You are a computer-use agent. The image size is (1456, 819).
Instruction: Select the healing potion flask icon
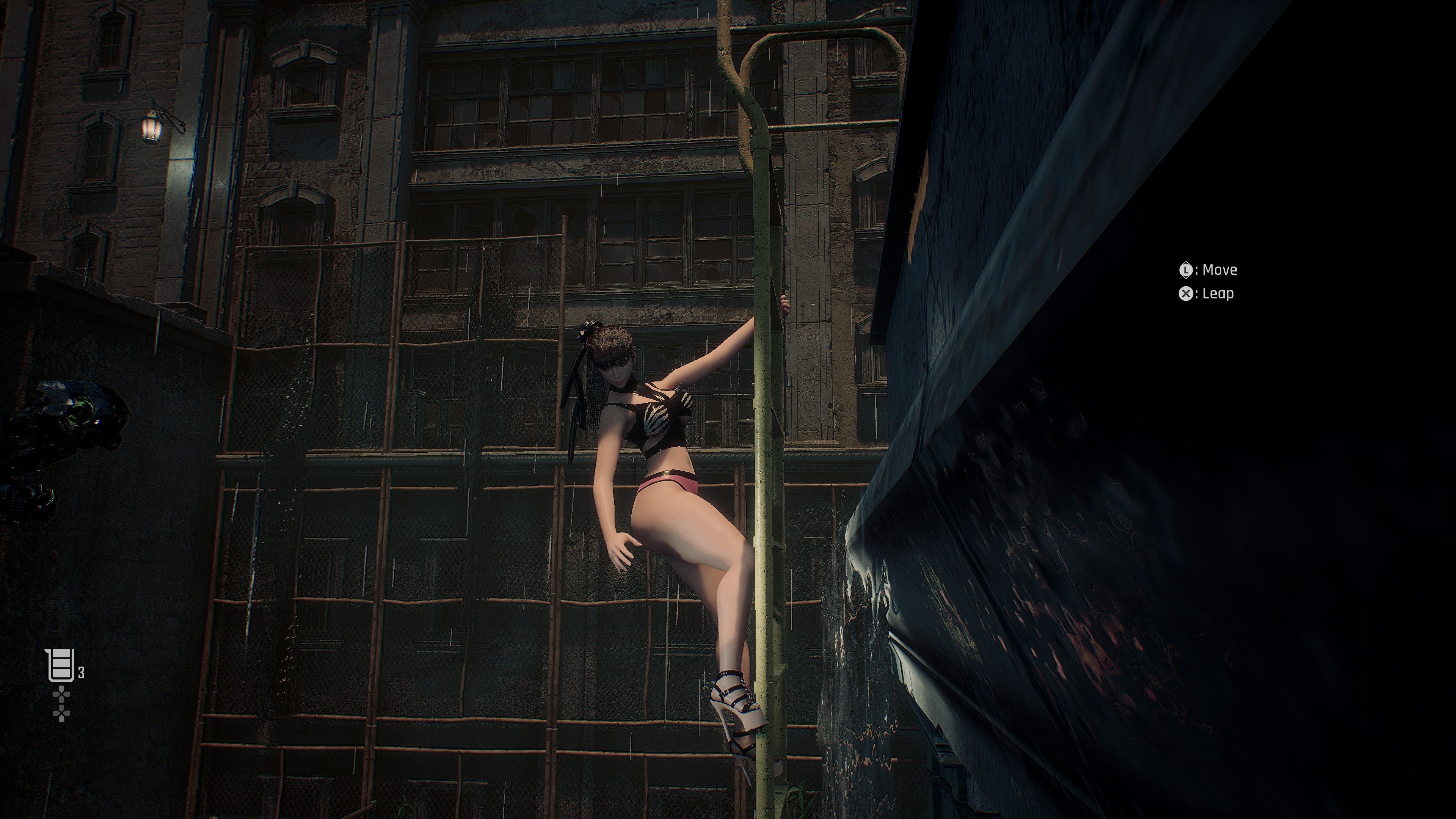60,665
